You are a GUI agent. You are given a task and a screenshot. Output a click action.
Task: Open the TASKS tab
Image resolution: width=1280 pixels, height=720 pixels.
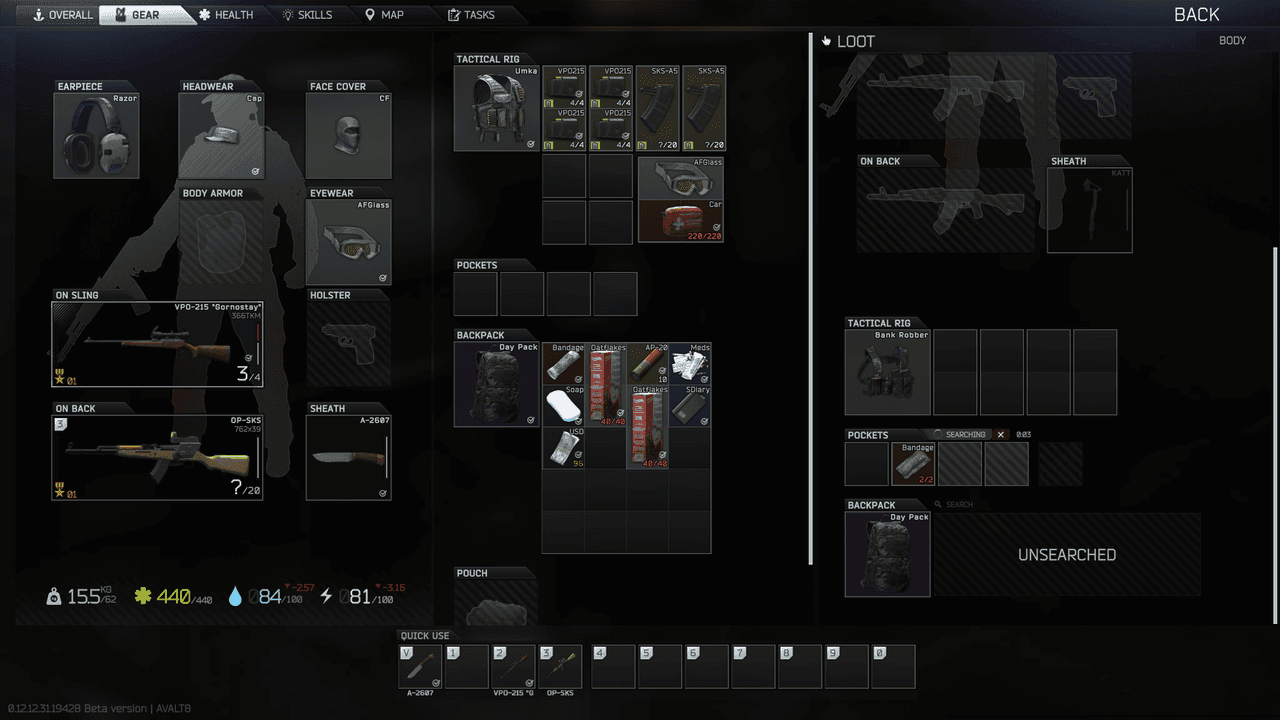coord(470,14)
